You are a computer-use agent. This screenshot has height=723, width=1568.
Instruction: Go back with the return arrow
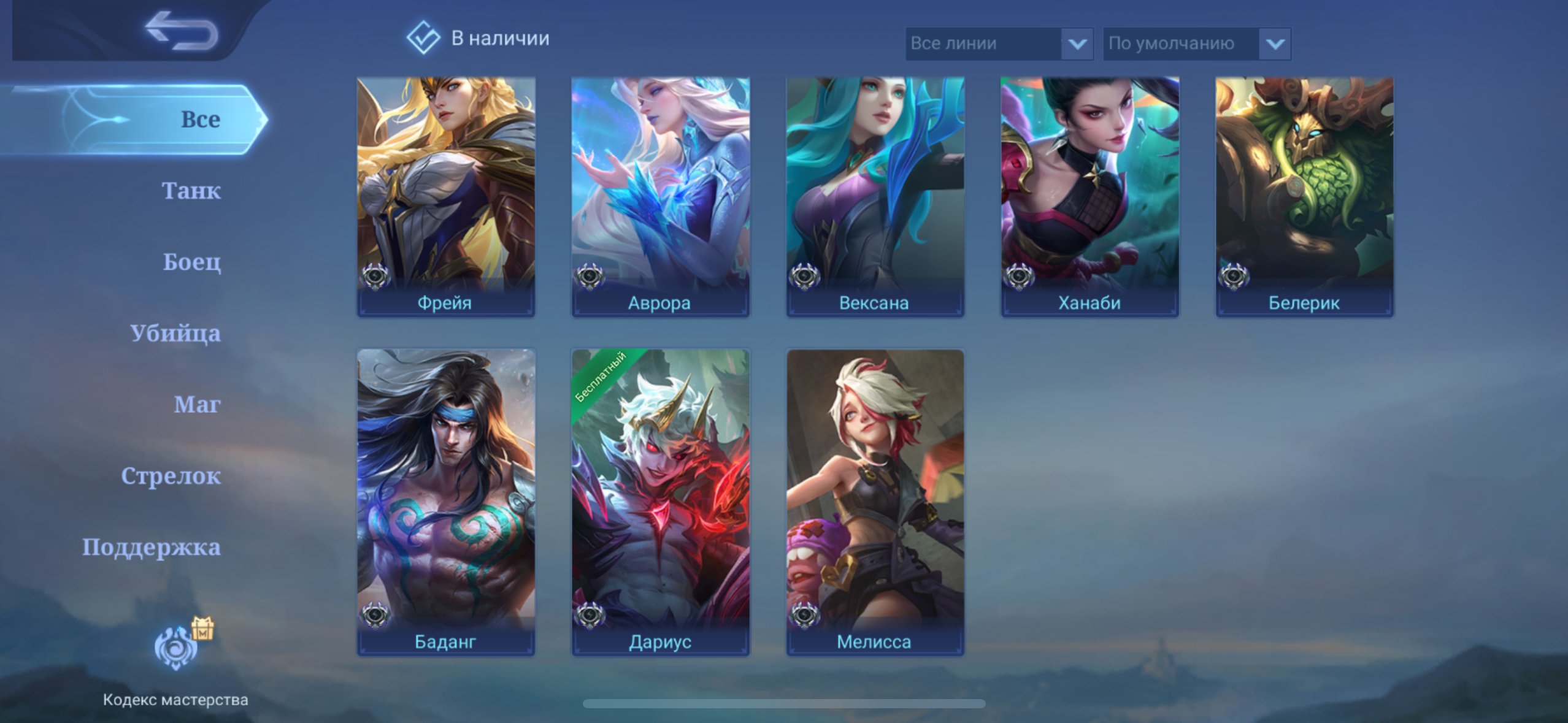pos(182,31)
